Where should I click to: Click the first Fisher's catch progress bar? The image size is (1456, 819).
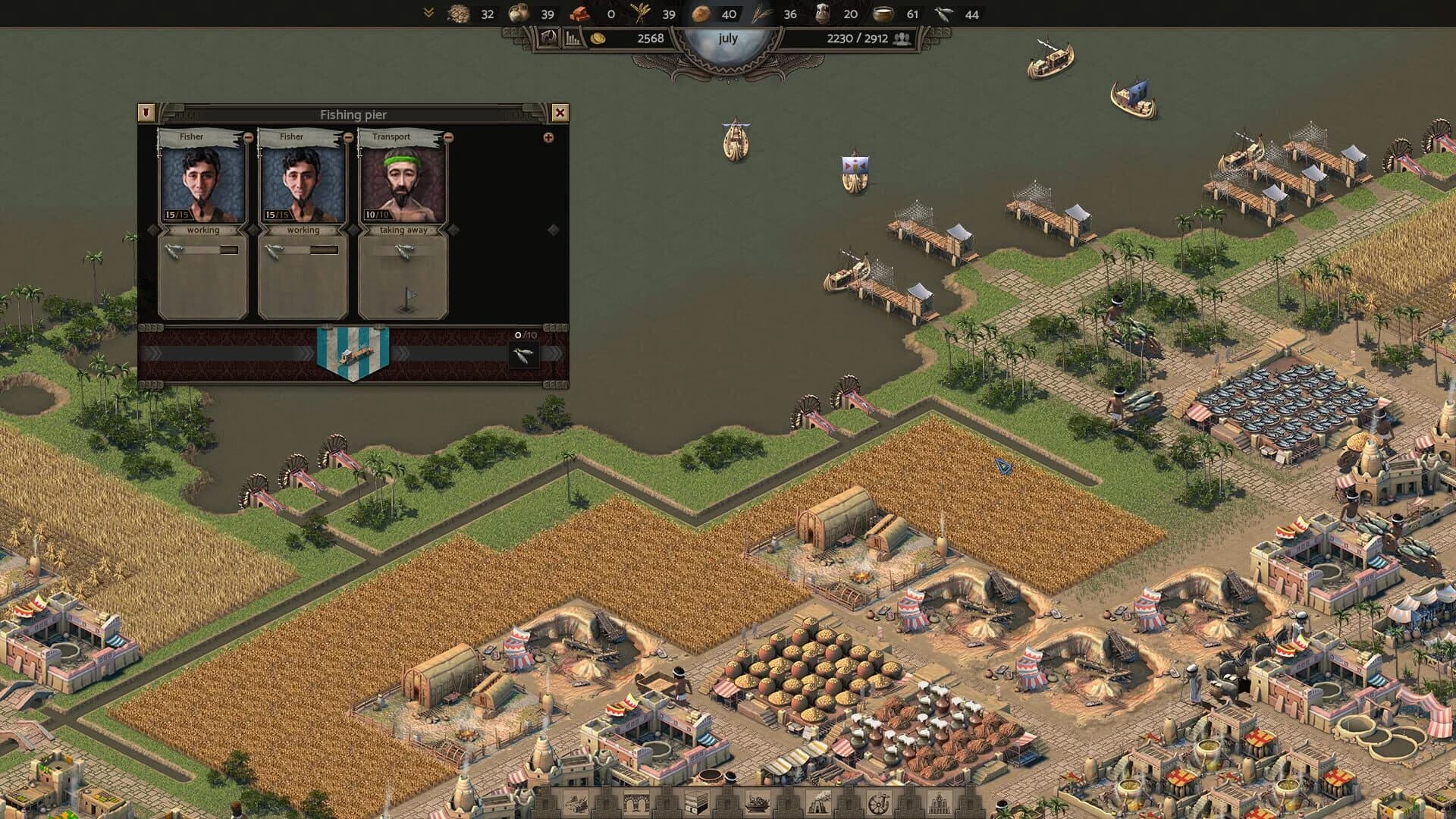(x=199, y=250)
